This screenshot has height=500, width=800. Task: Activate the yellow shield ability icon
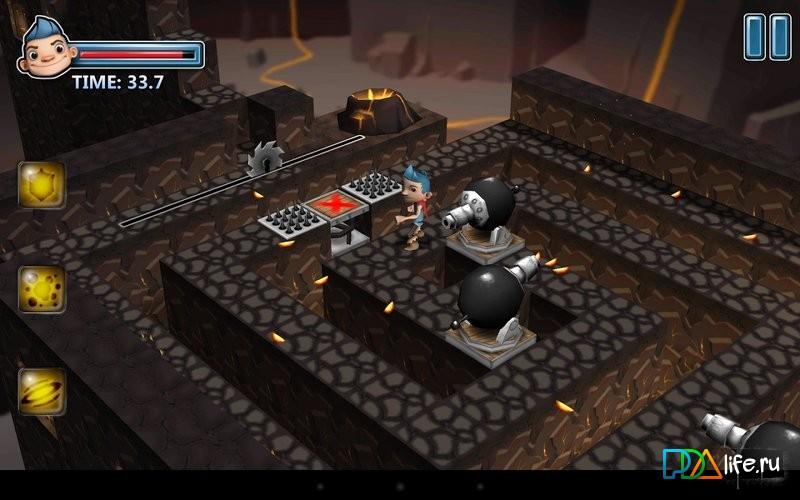(x=42, y=184)
